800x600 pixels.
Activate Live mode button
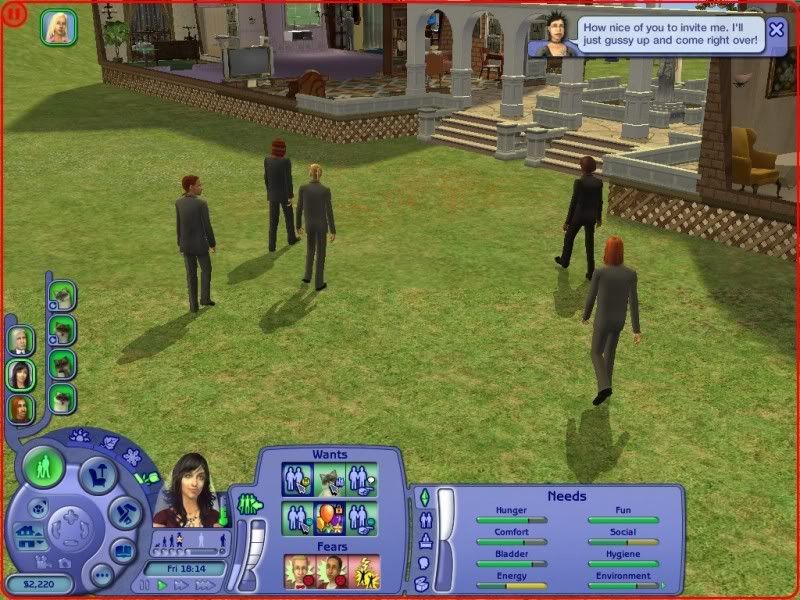pyautogui.click(x=45, y=465)
